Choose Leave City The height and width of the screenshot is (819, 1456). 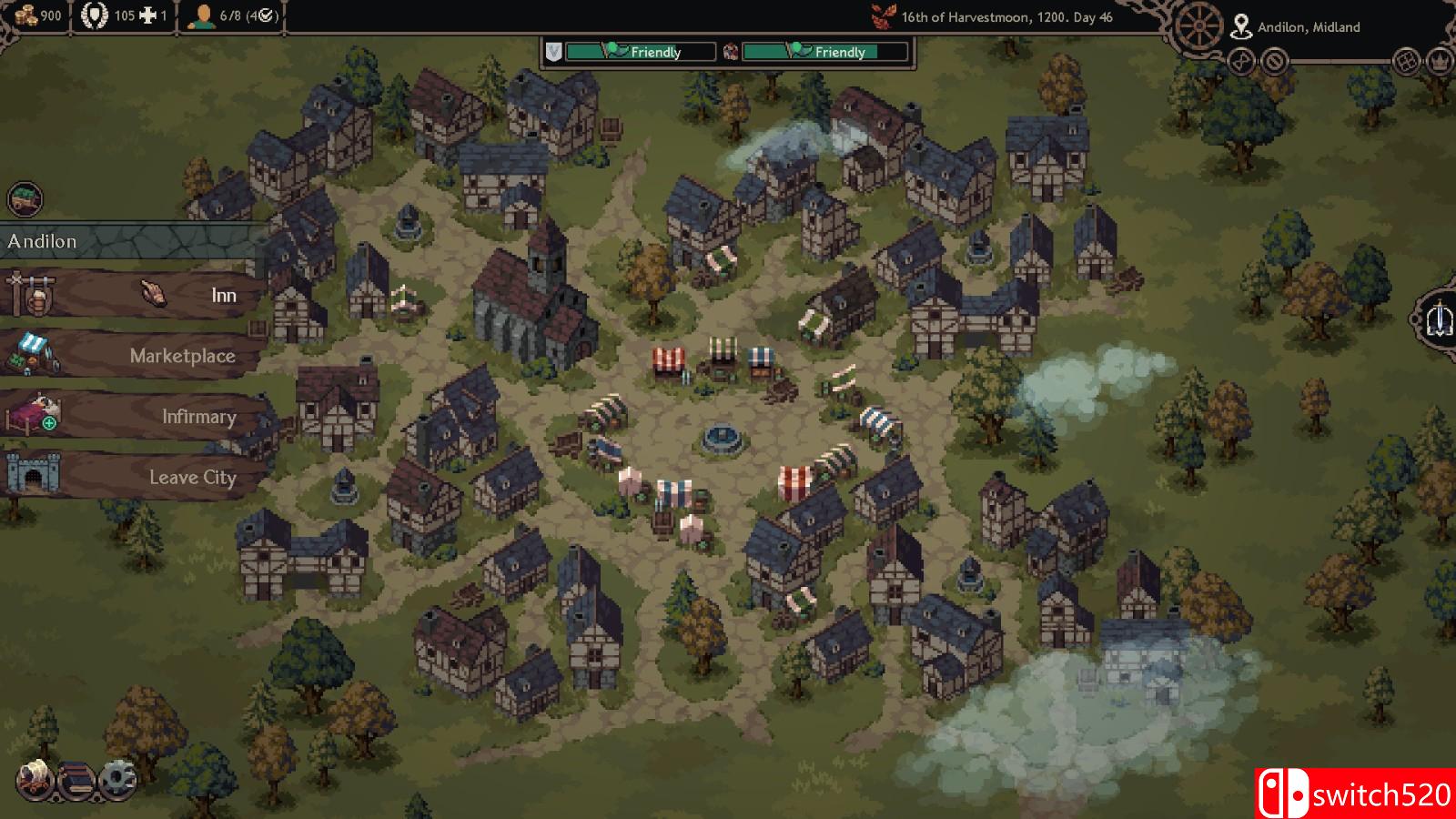point(136,477)
